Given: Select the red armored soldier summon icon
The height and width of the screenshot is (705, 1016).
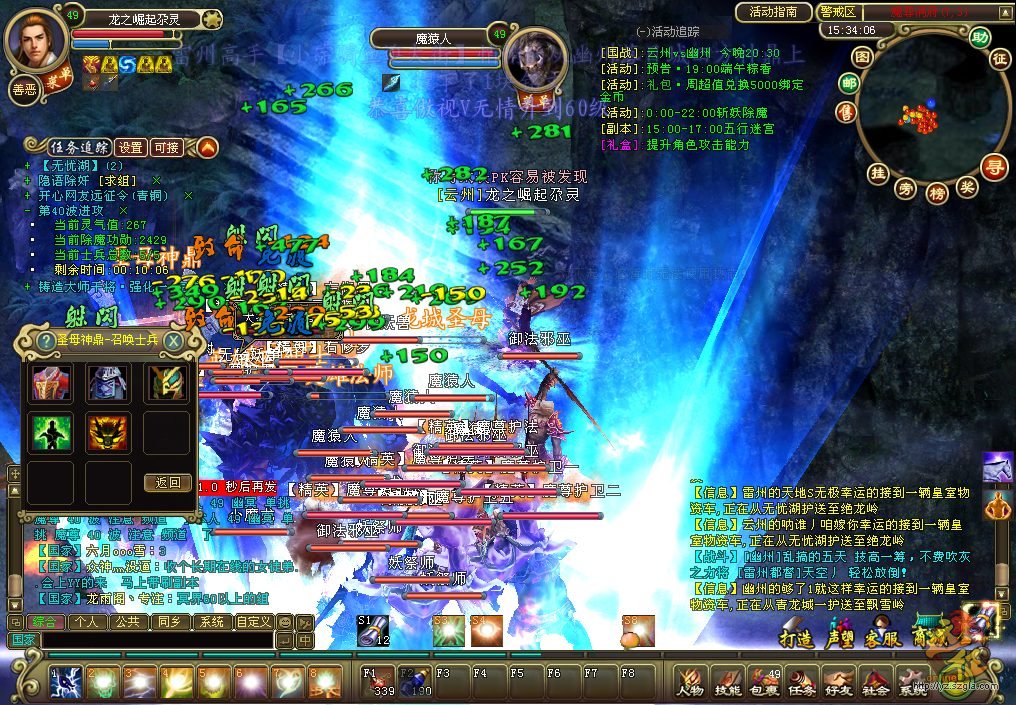Looking at the screenshot, I should tap(47, 383).
